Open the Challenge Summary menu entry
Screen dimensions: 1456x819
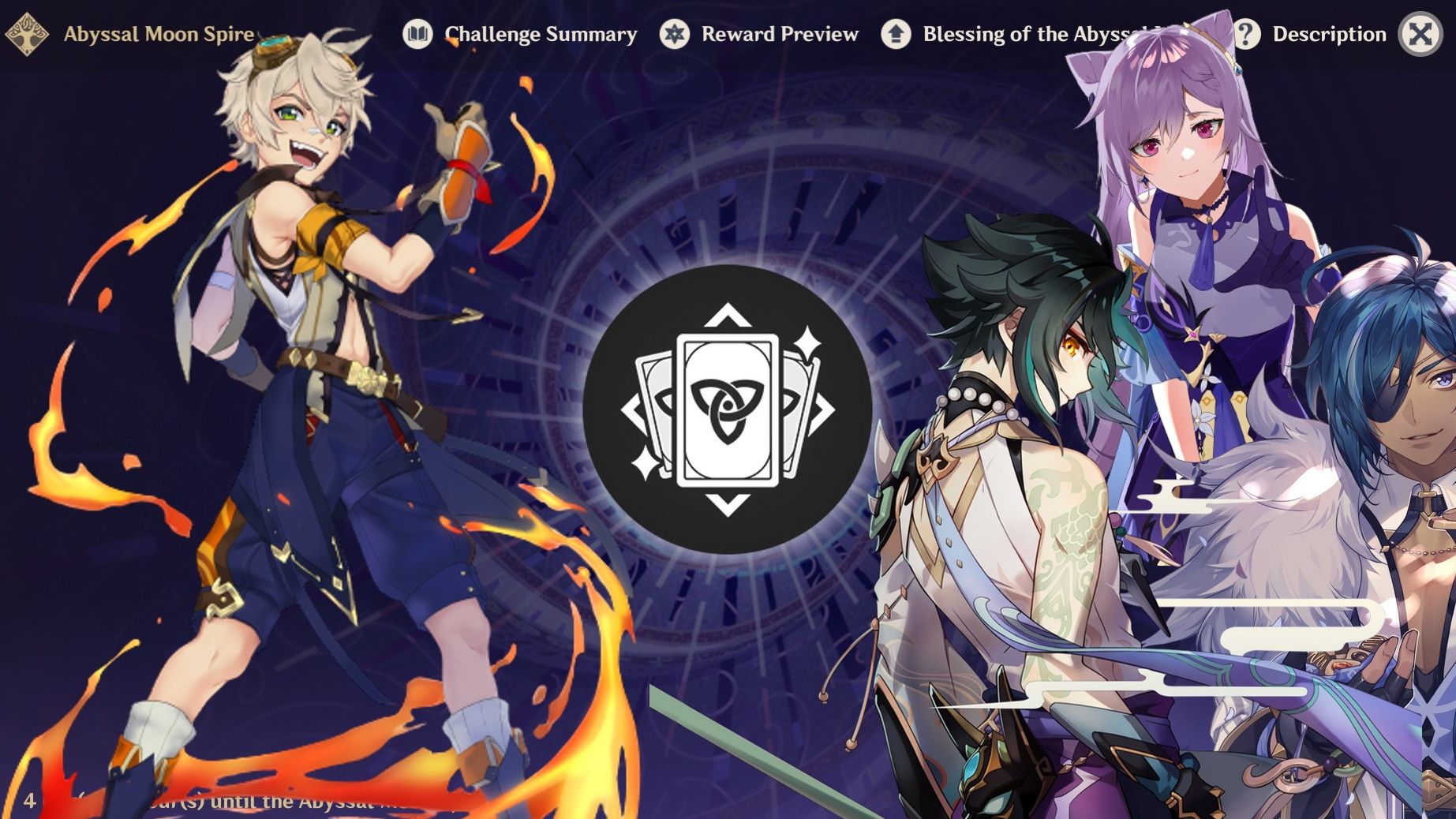pyautogui.click(x=541, y=34)
